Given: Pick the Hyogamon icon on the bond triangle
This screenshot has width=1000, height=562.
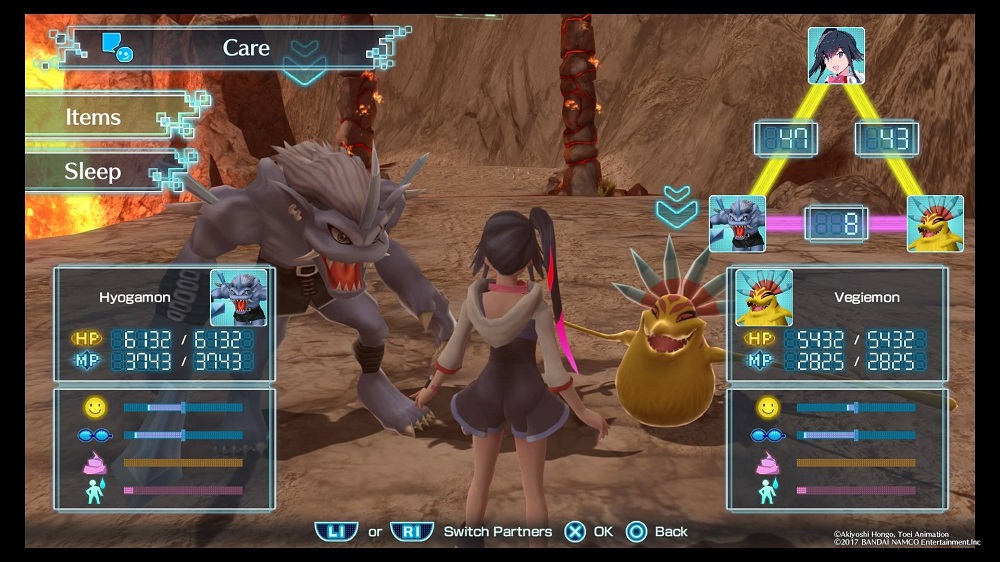Looking at the screenshot, I should point(737,223).
